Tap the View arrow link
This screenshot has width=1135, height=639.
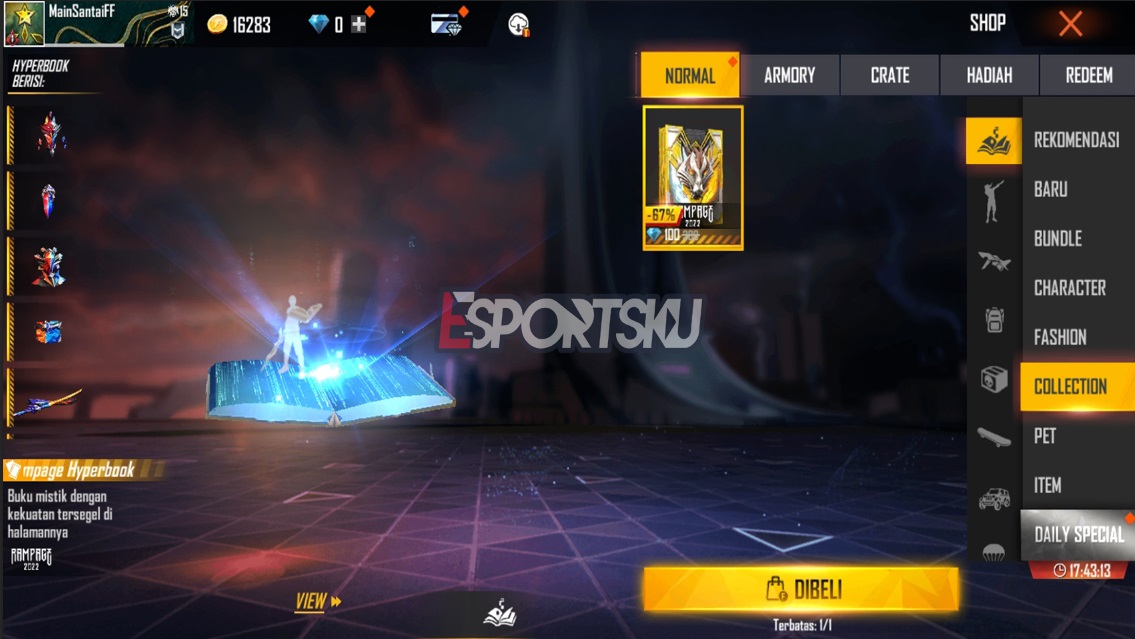click(318, 601)
